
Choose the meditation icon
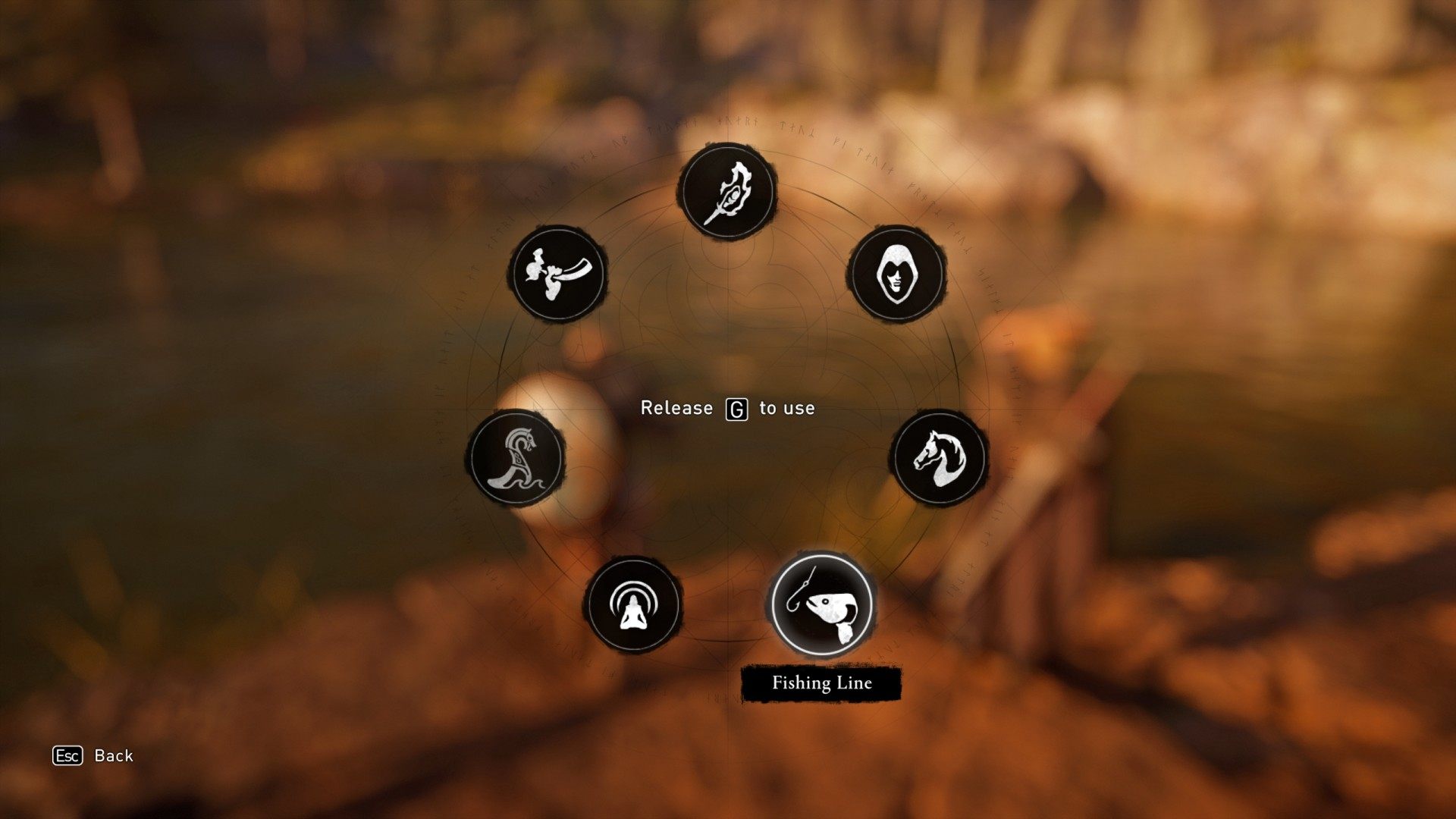(632, 605)
